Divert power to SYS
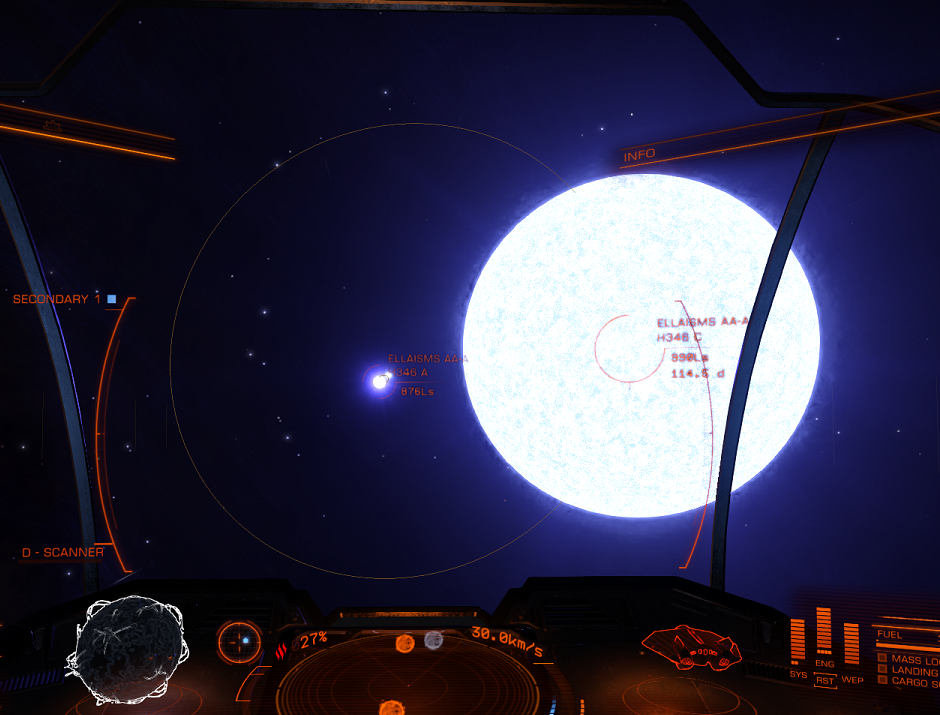Image resolution: width=940 pixels, height=715 pixels. pyautogui.click(x=798, y=674)
